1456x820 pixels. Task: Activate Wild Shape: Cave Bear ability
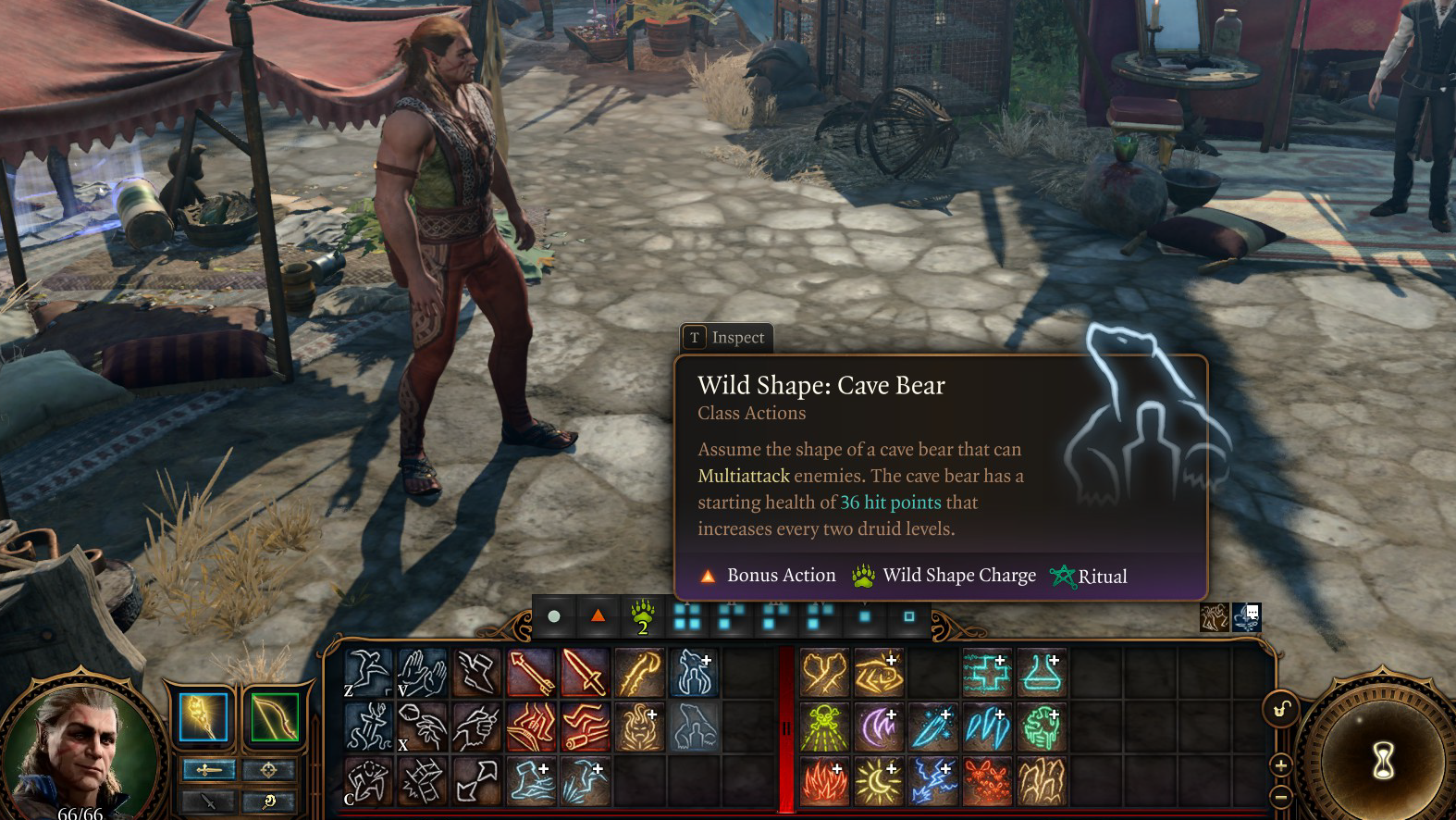click(694, 727)
